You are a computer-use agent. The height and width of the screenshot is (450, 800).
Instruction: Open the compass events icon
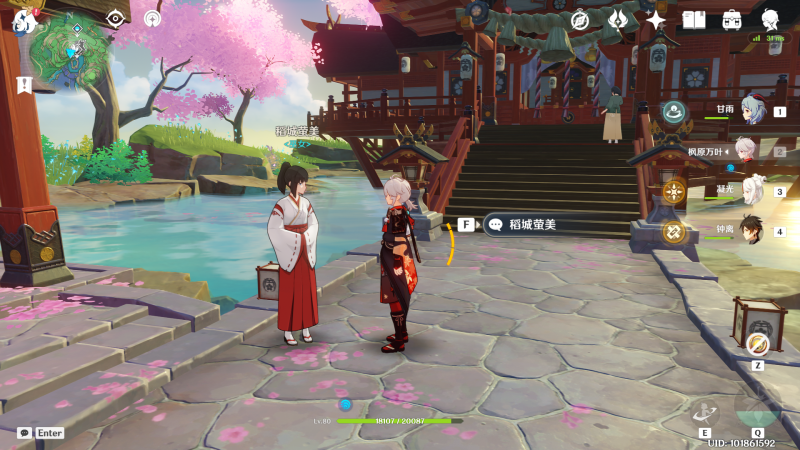pyautogui.click(x=579, y=19)
